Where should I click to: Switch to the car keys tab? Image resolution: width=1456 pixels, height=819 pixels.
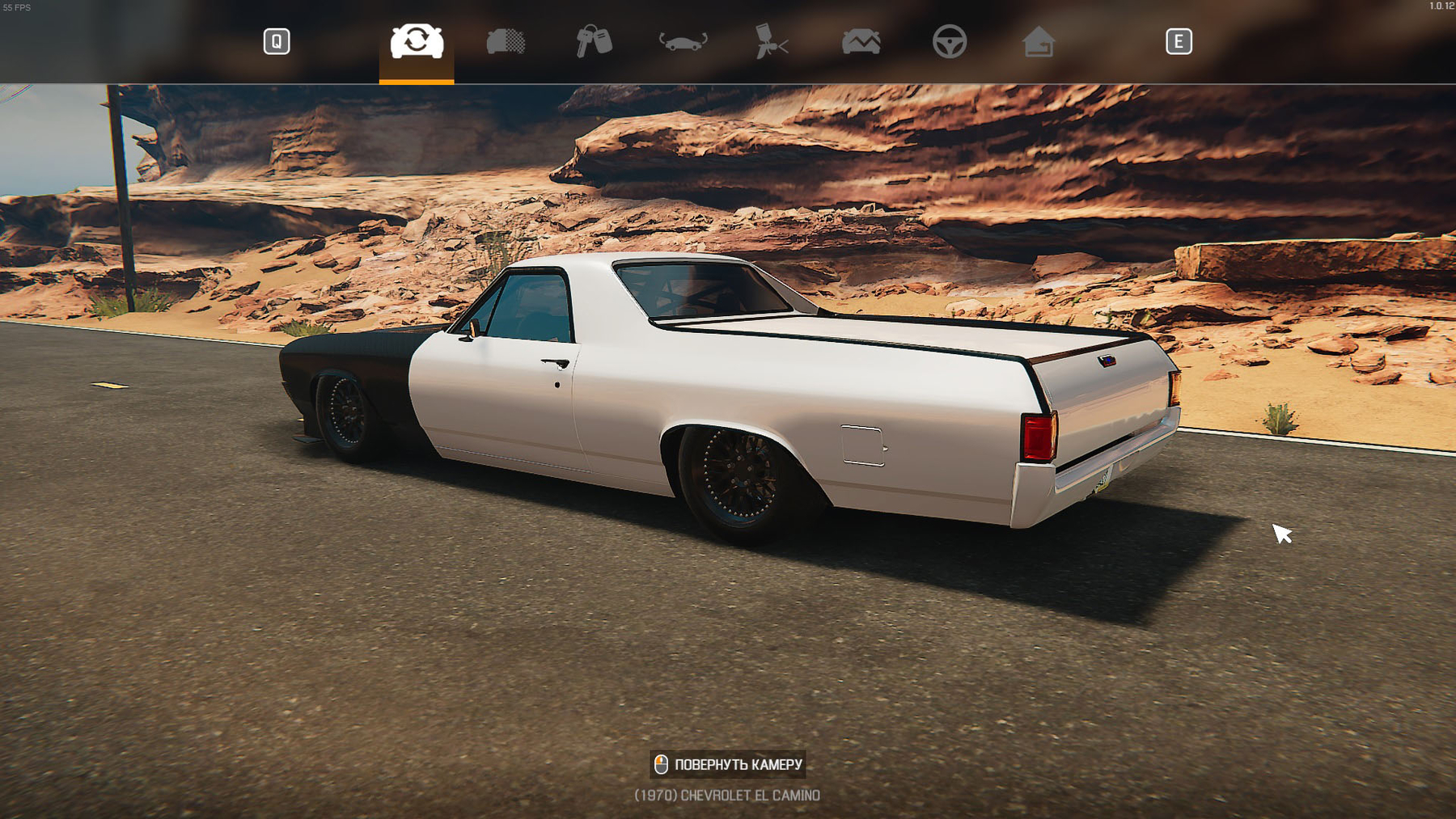[594, 41]
